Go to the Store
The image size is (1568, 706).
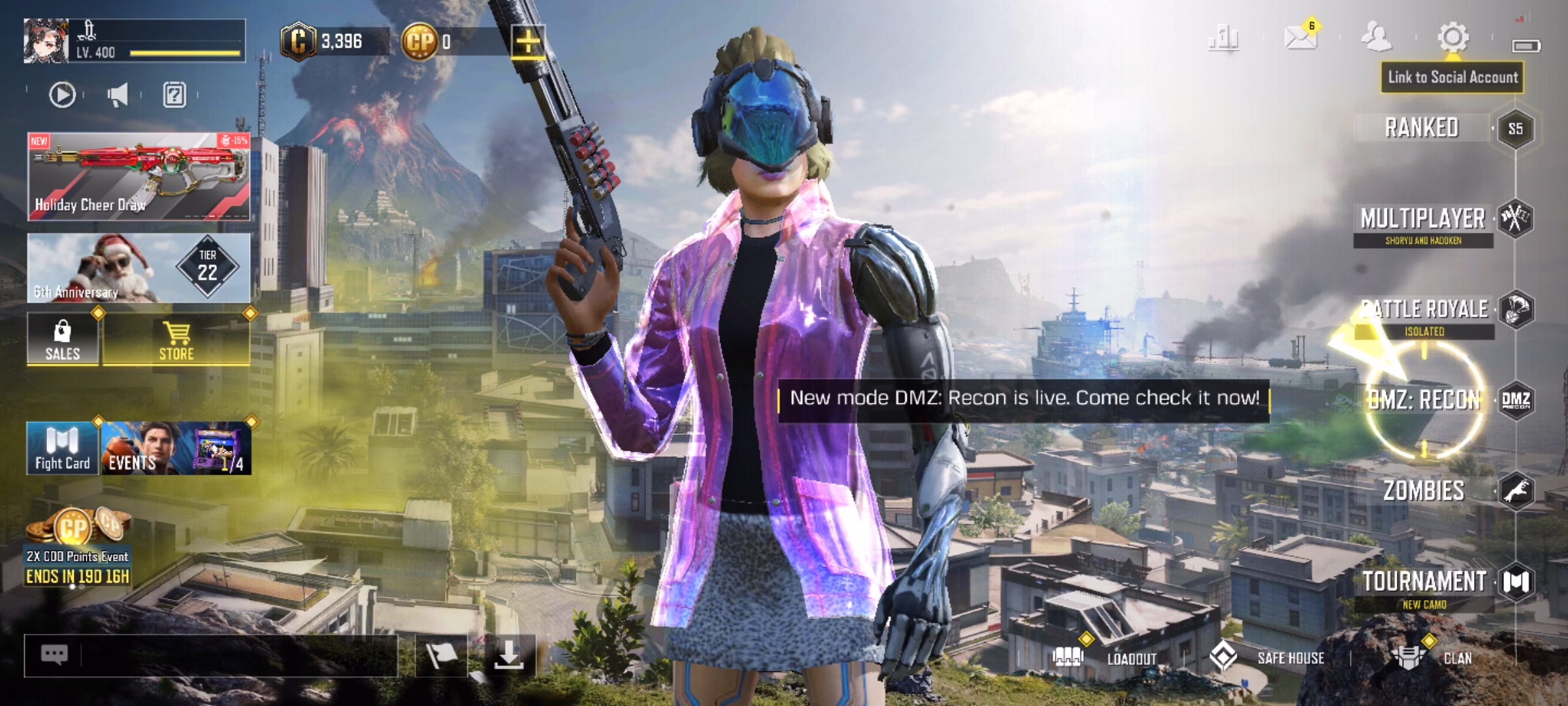[176, 340]
